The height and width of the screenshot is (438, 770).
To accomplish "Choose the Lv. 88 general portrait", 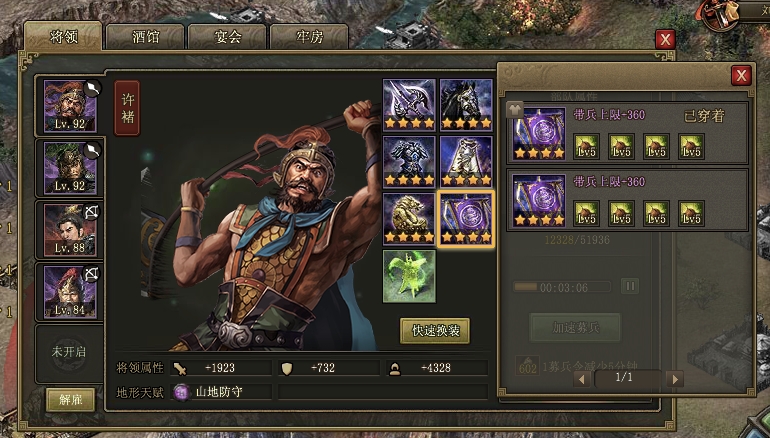I will coord(70,229).
